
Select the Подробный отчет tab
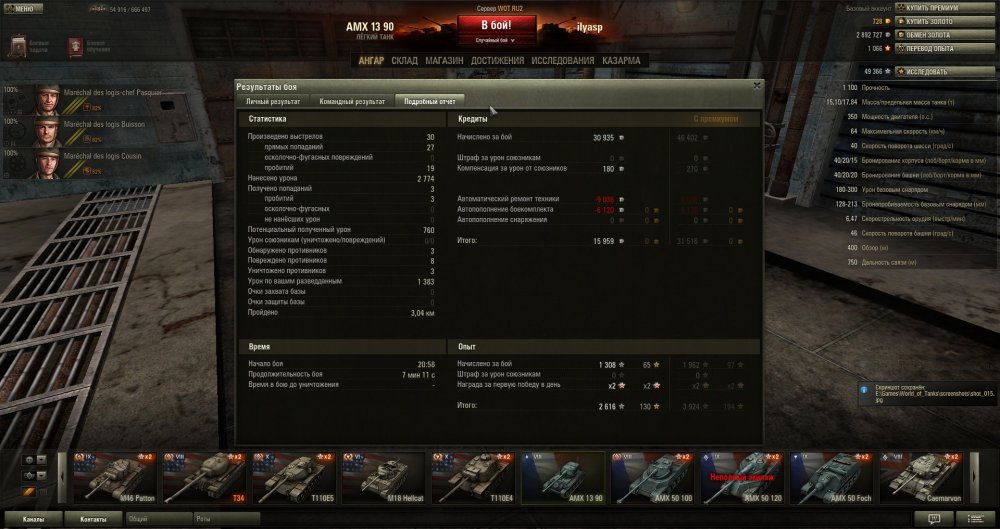[428, 102]
